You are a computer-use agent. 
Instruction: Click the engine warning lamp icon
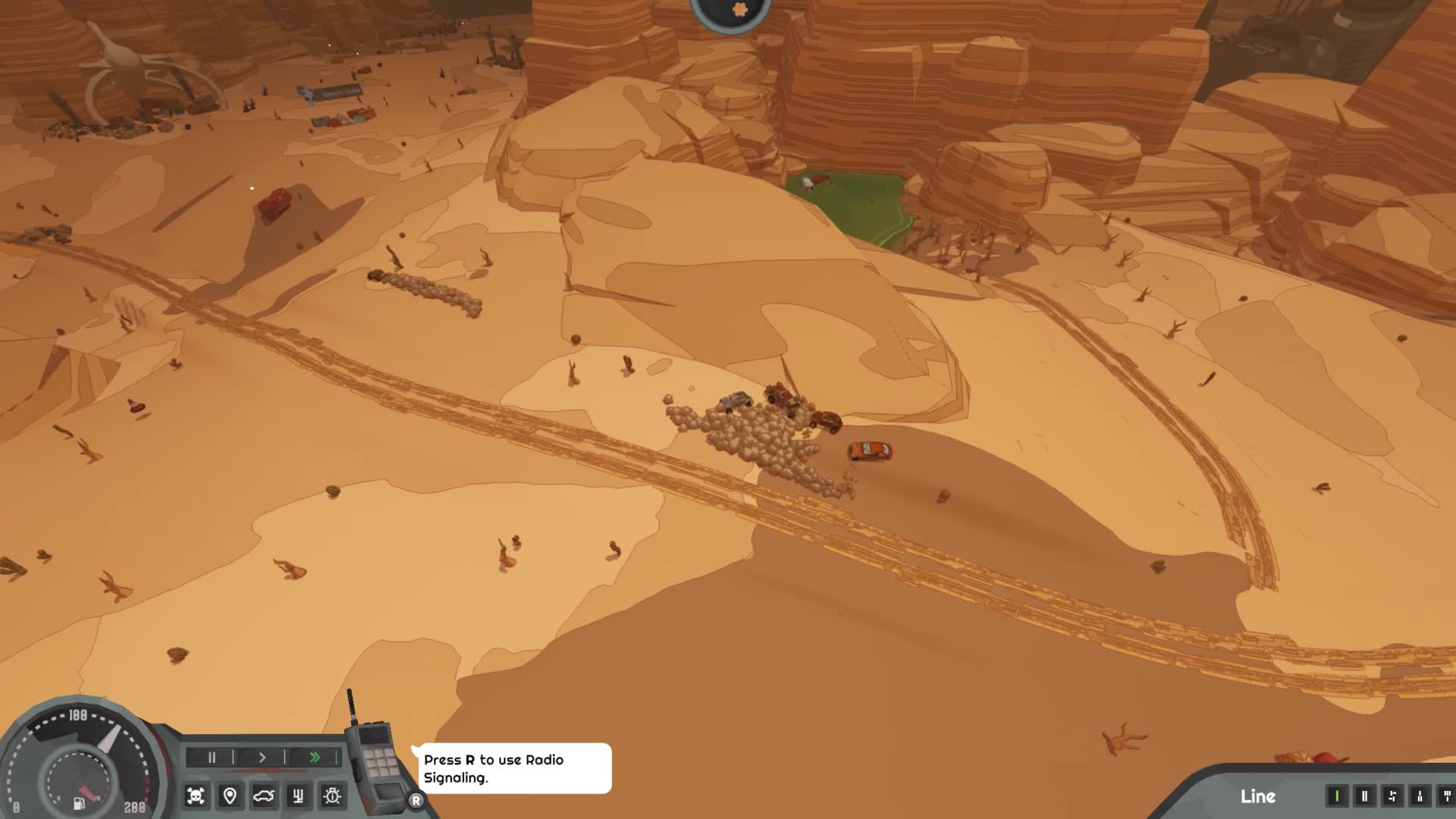(331, 798)
